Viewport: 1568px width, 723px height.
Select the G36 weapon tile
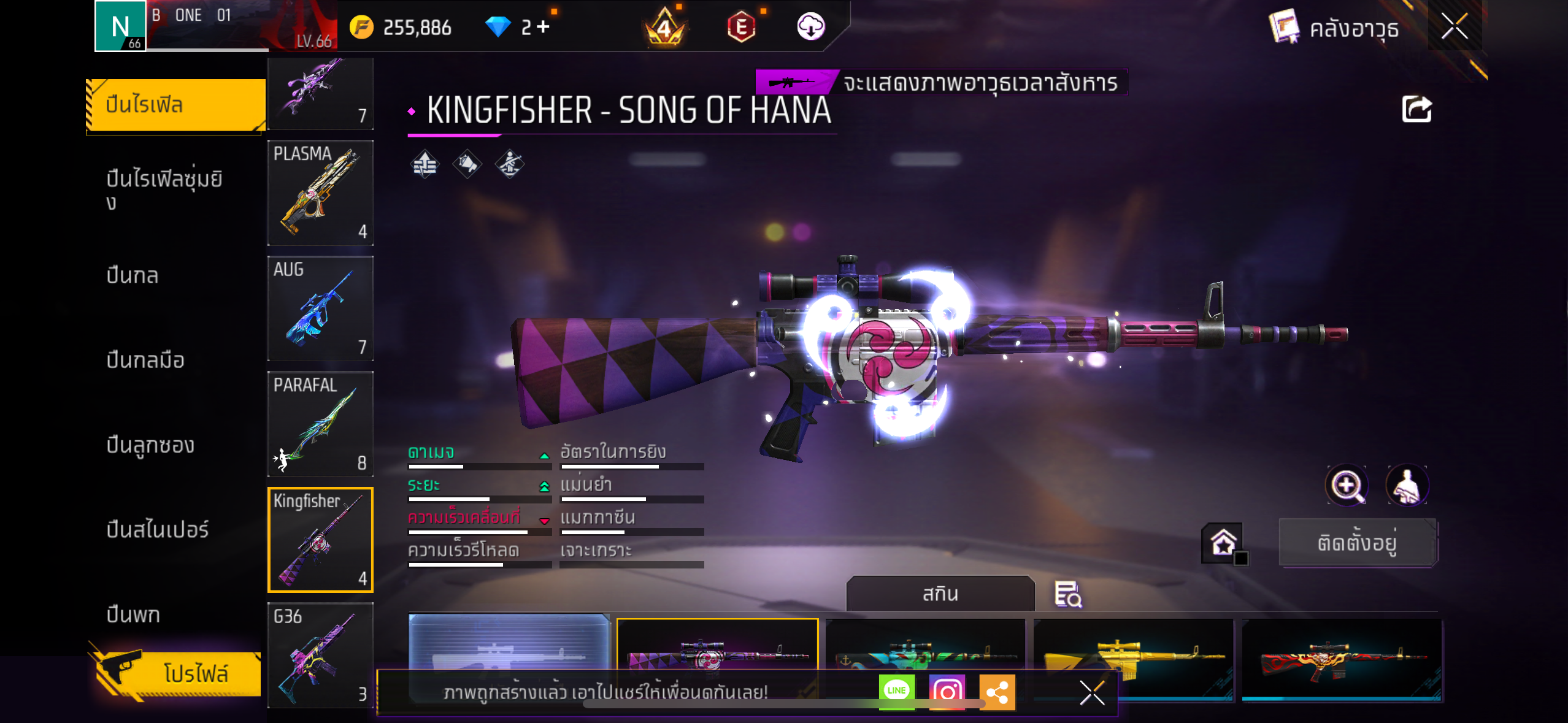click(x=320, y=655)
